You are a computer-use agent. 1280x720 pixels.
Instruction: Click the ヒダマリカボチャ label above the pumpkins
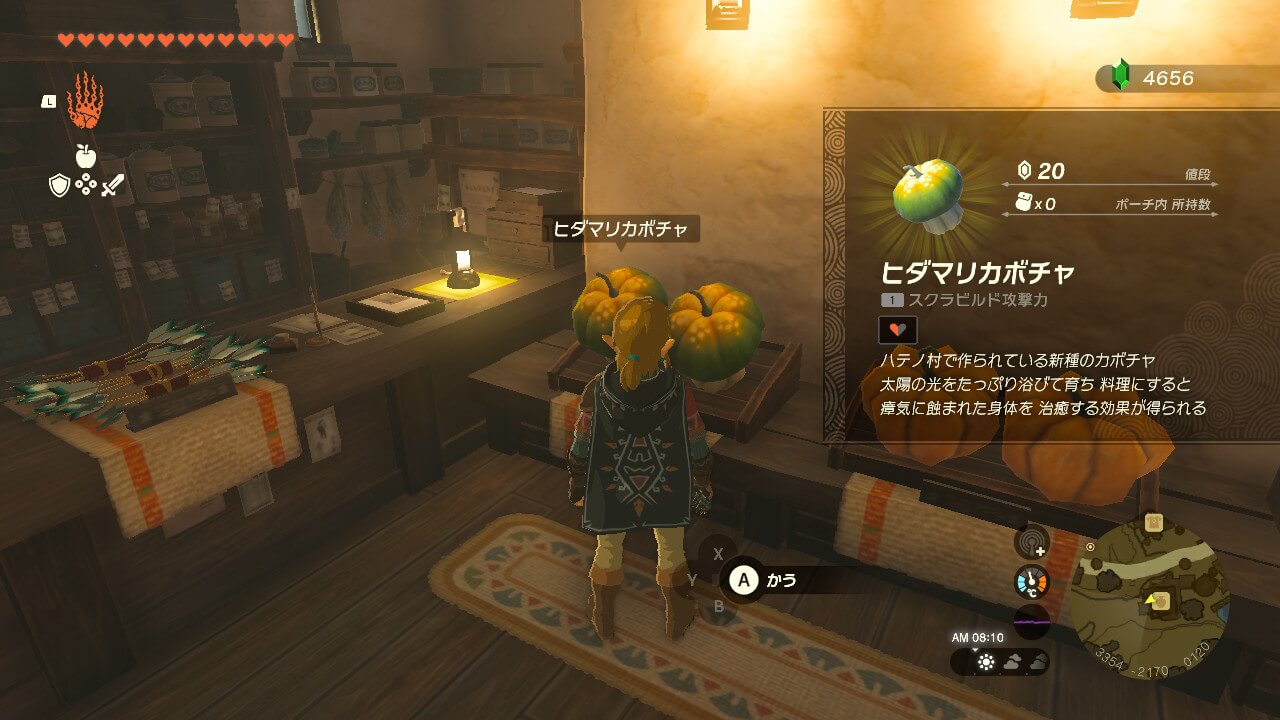click(x=621, y=230)
